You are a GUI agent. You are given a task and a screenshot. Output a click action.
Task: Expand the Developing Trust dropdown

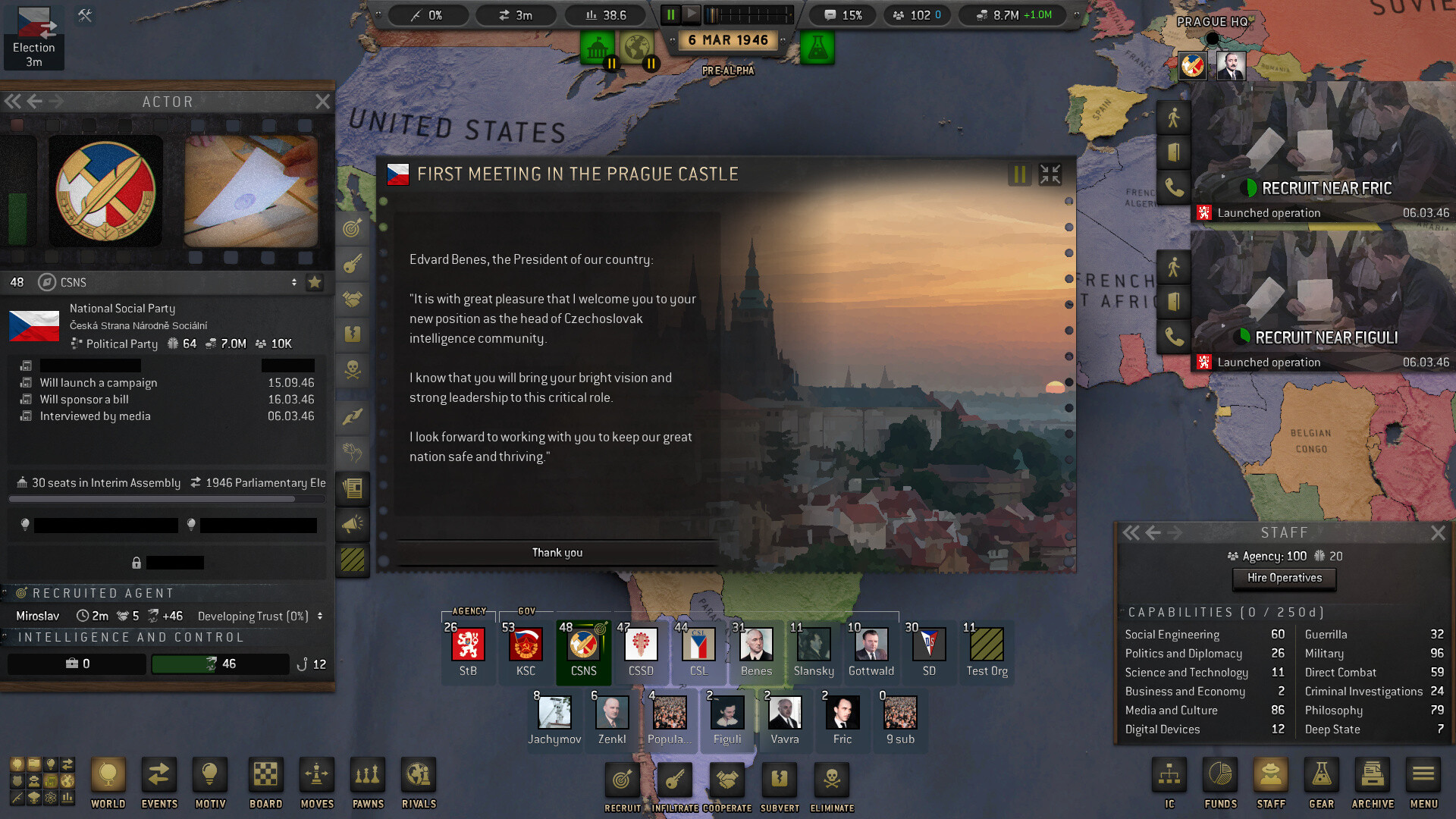[321, 616]
